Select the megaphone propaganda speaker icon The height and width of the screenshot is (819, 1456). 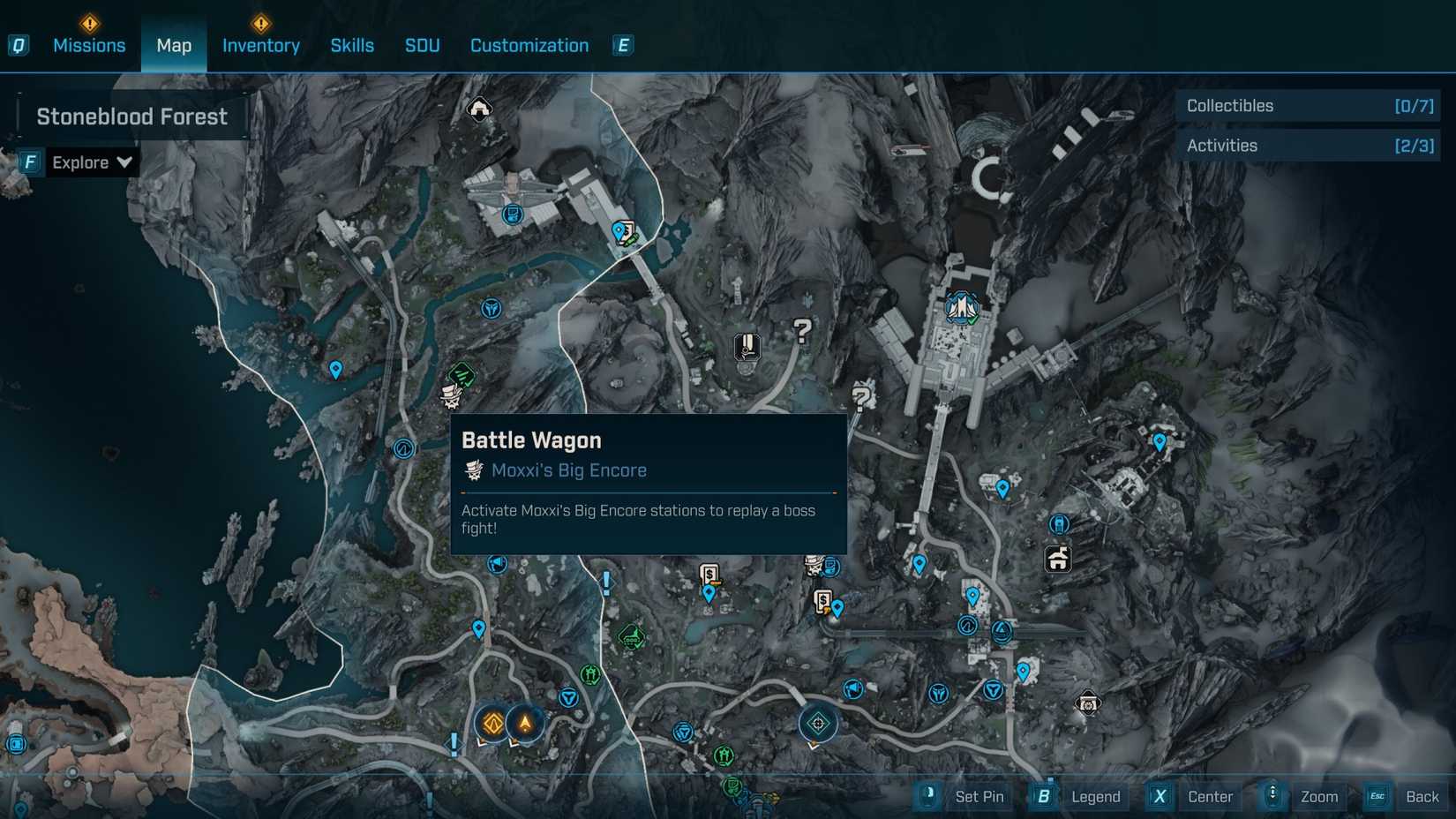click(x=497, y=565)
